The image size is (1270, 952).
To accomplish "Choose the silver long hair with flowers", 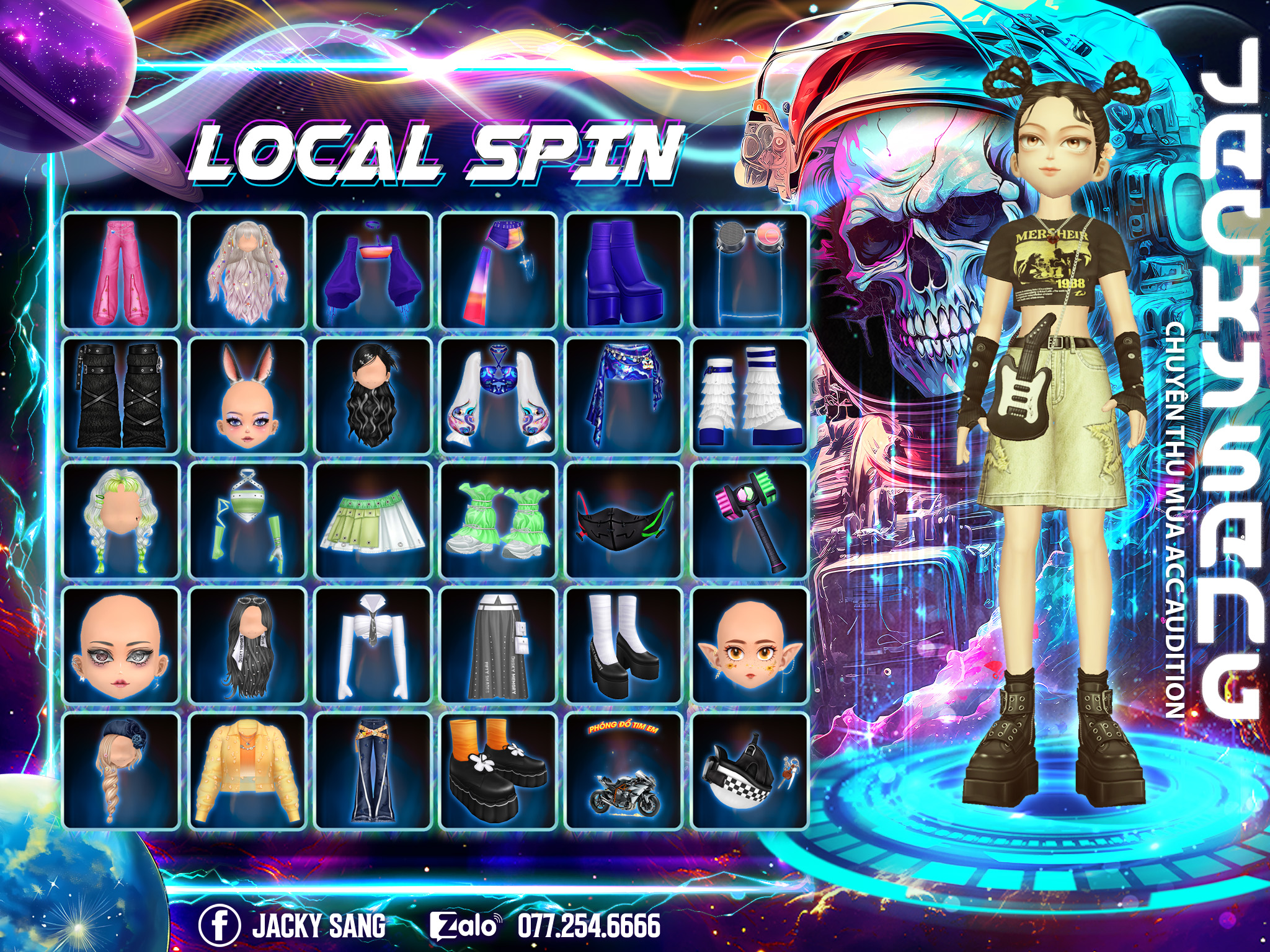I will pos(247,271).
